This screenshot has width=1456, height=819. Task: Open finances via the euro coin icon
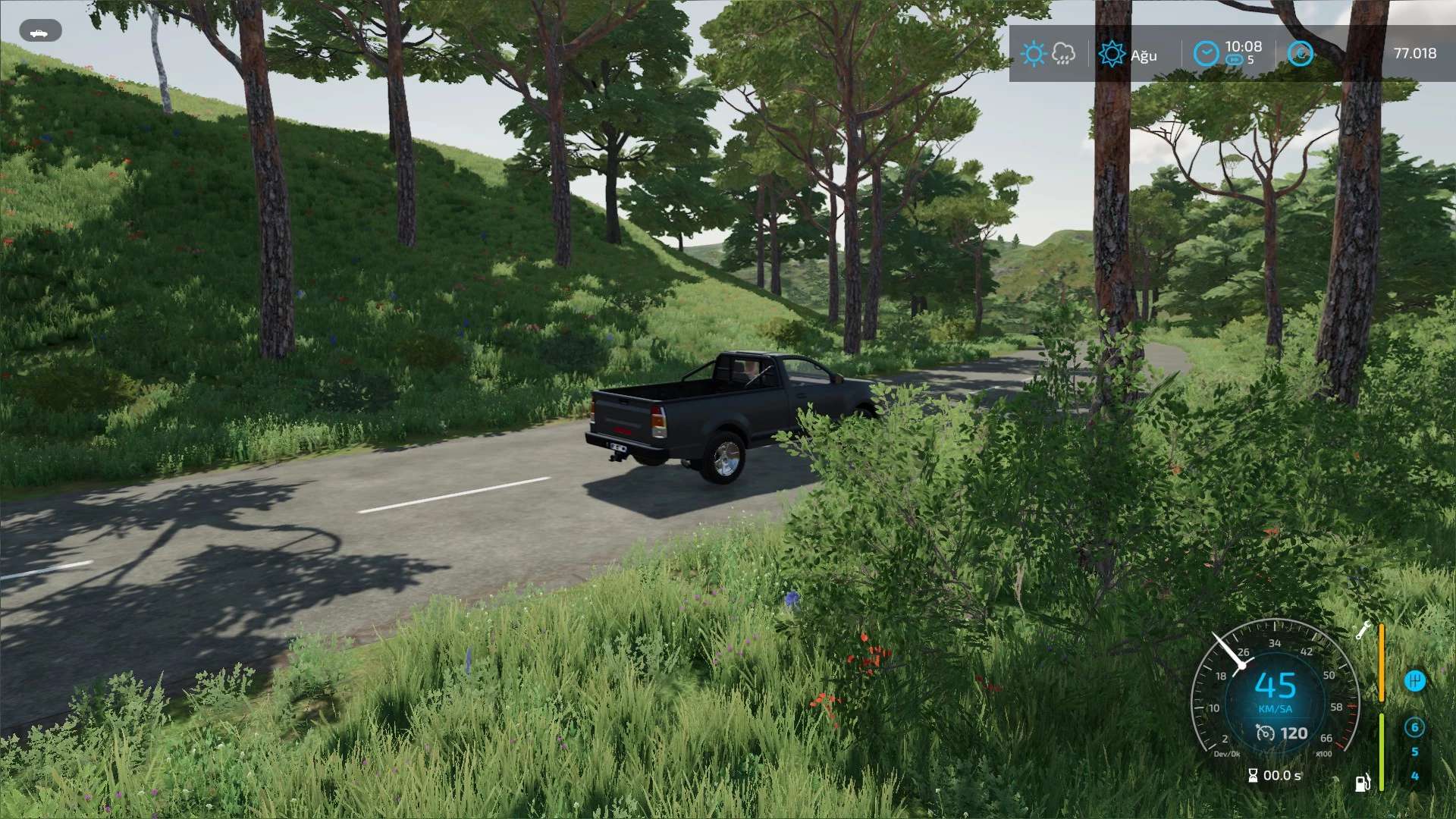point(1301,54)
